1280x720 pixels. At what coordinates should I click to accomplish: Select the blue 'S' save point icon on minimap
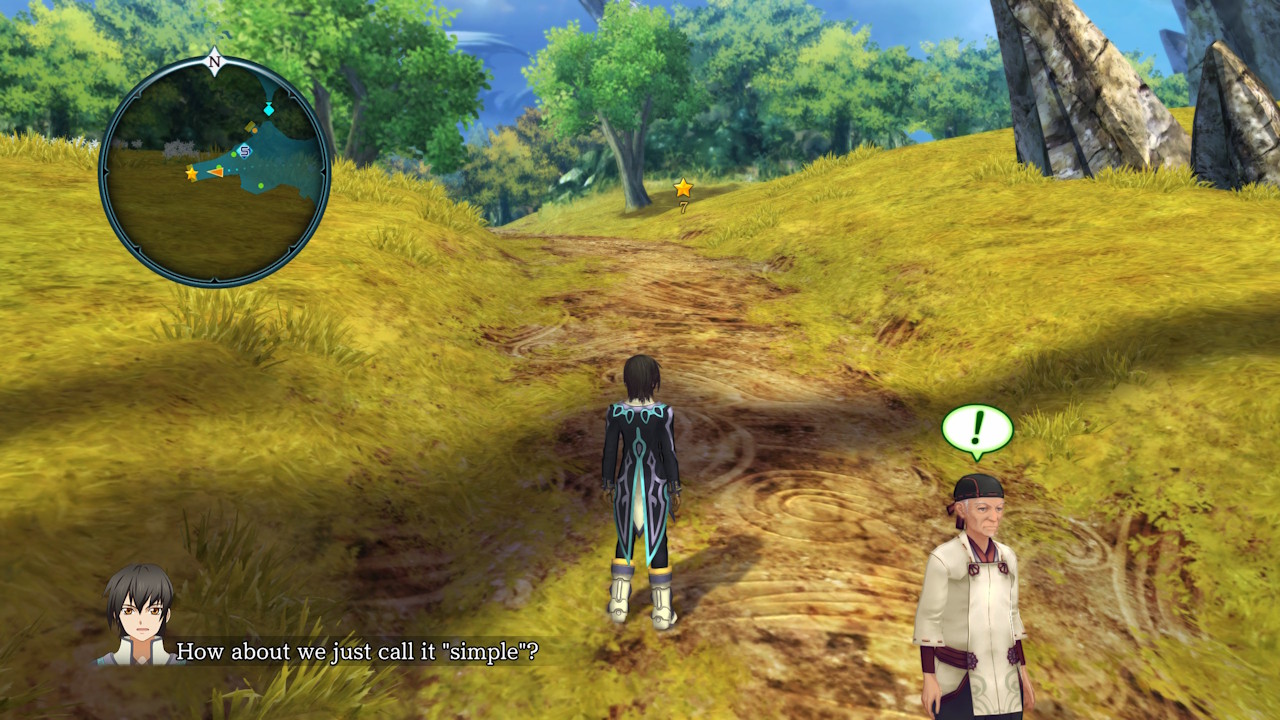pos(244,151)
